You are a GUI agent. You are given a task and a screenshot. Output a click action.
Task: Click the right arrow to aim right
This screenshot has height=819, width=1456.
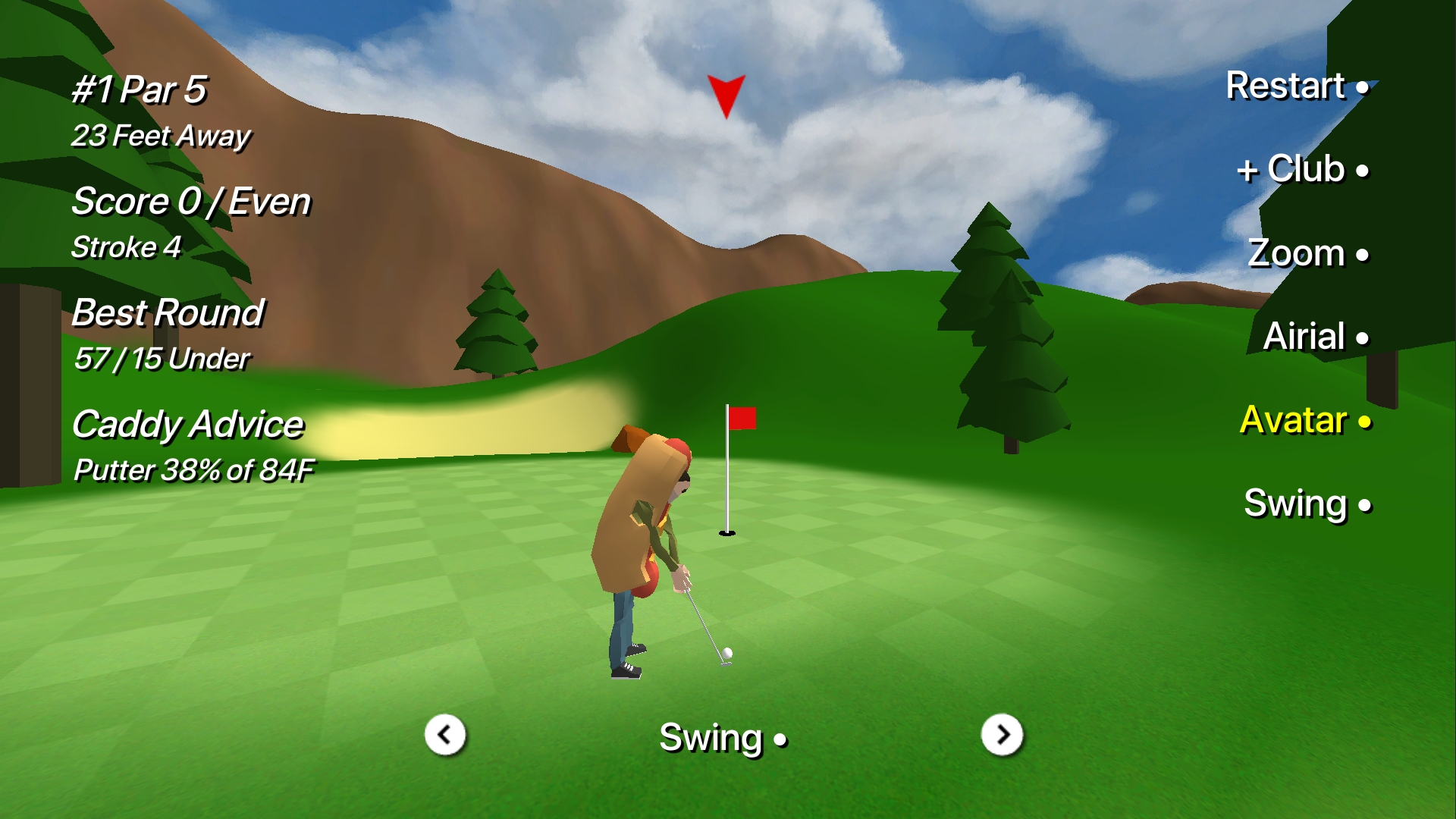1003,735
